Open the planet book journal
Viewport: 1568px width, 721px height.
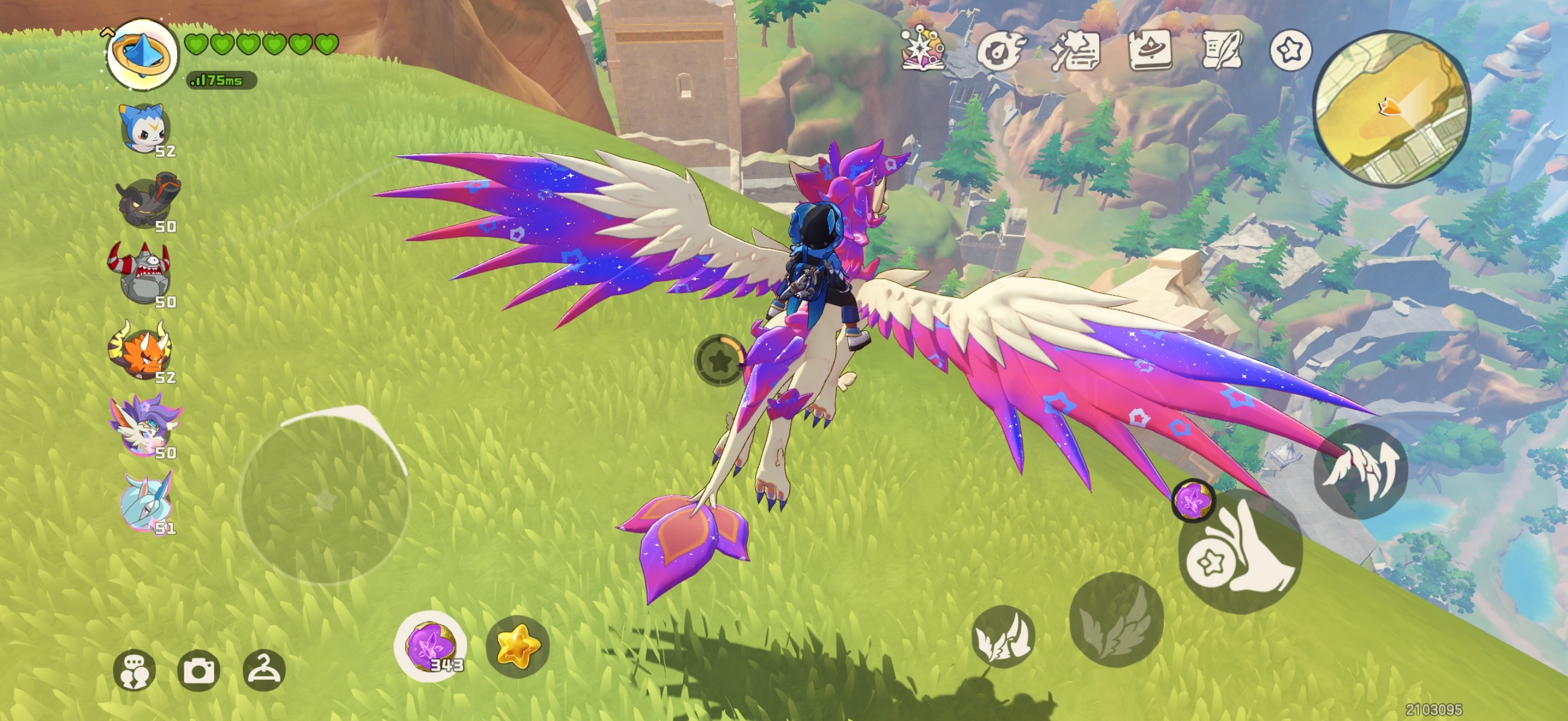tap(1149, 50)
